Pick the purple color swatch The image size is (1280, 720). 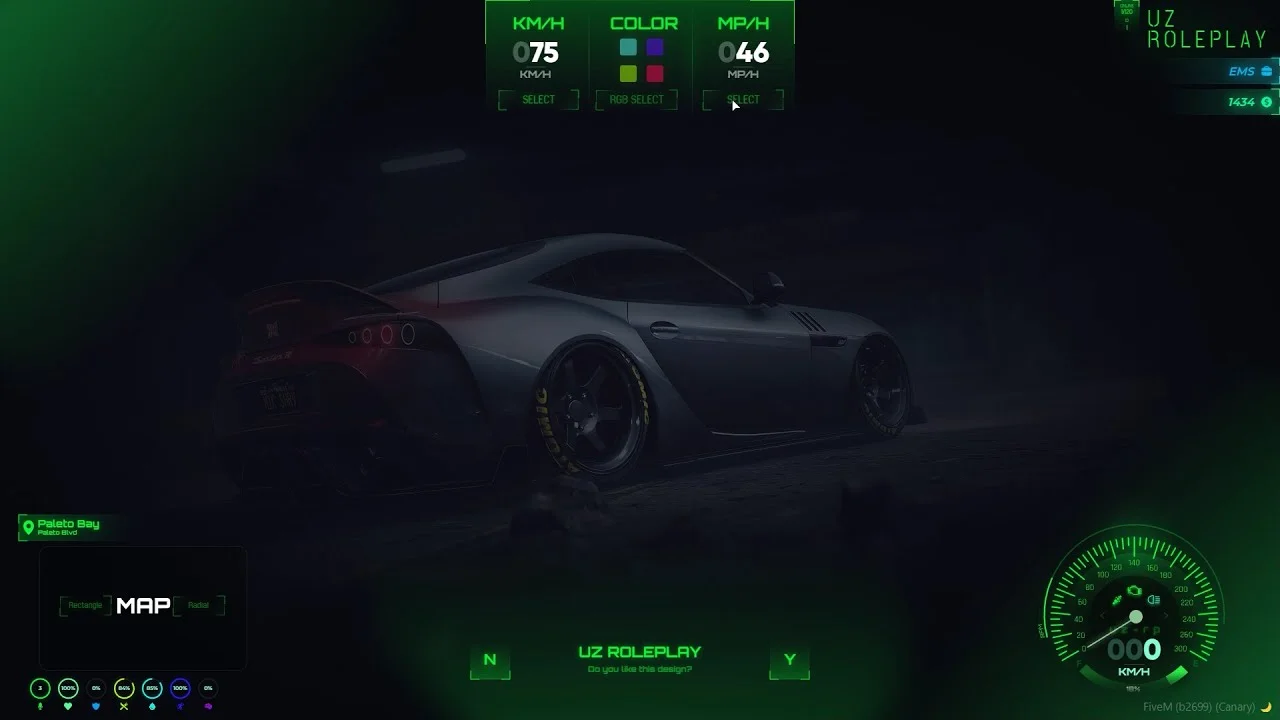(655, 47)
